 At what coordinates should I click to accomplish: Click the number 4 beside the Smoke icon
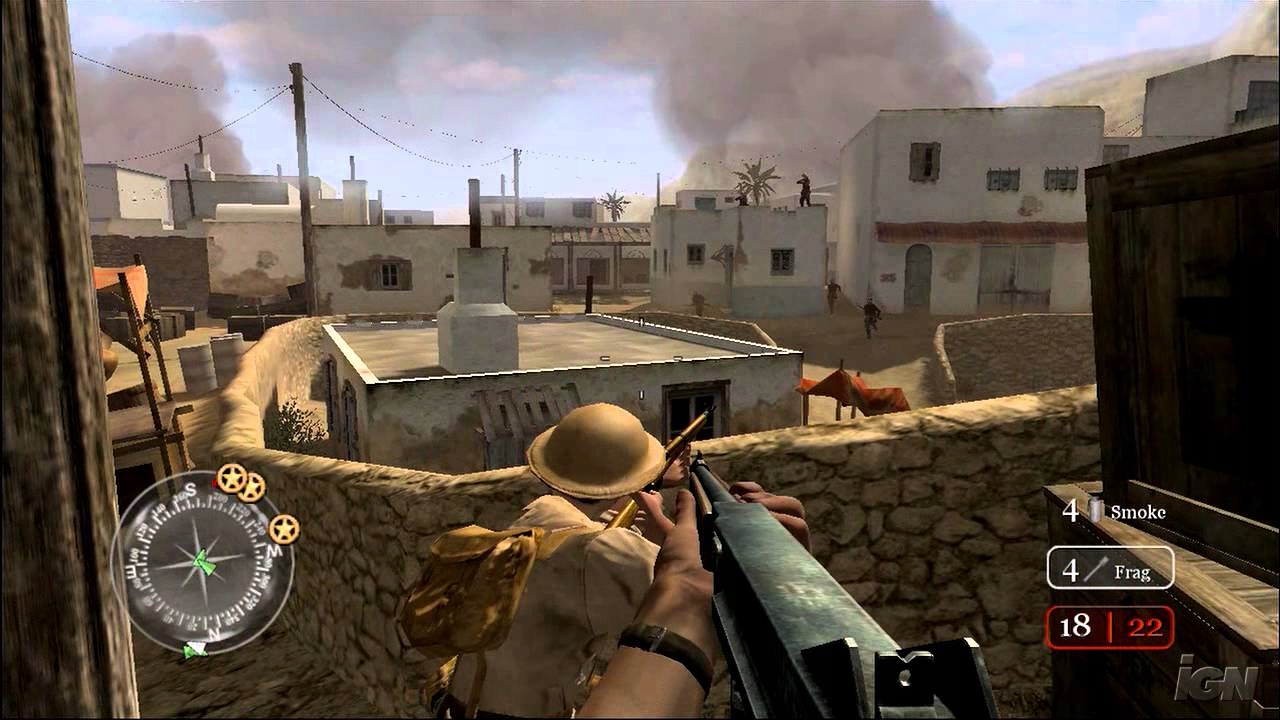click(x=1072, y=510)
